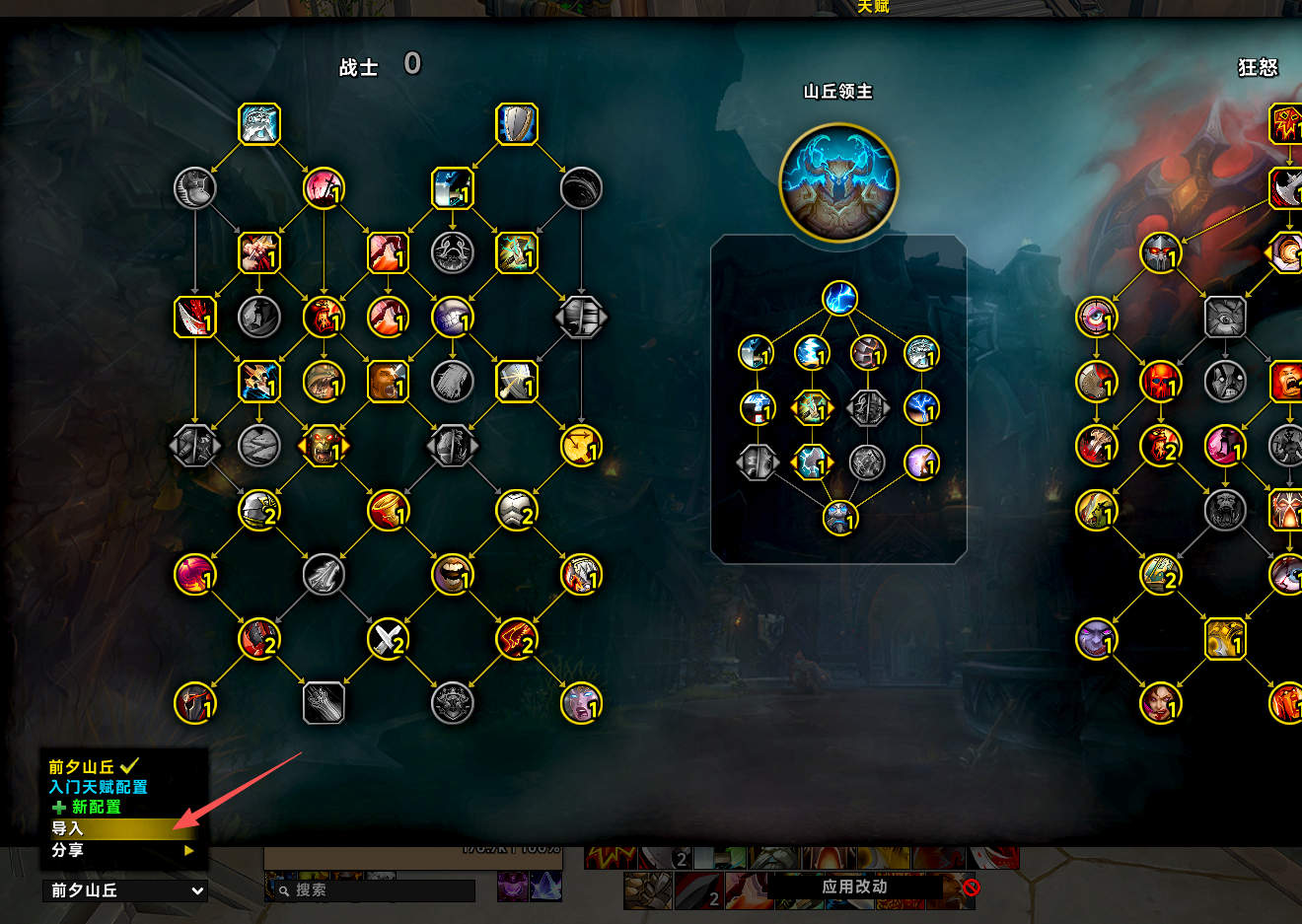Select the crossed swords talent node

(388, 639)
